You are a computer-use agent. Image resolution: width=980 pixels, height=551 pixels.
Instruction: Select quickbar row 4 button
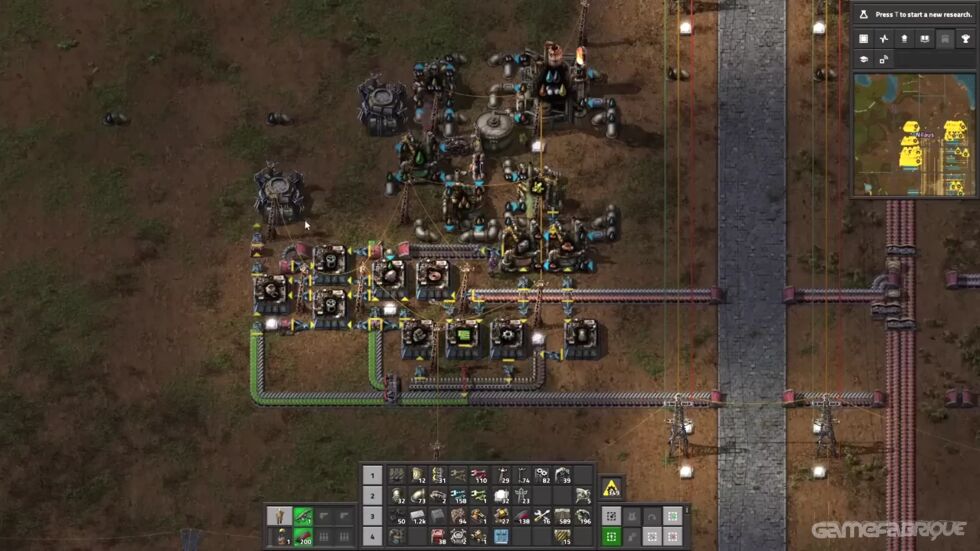coord(372,537)
